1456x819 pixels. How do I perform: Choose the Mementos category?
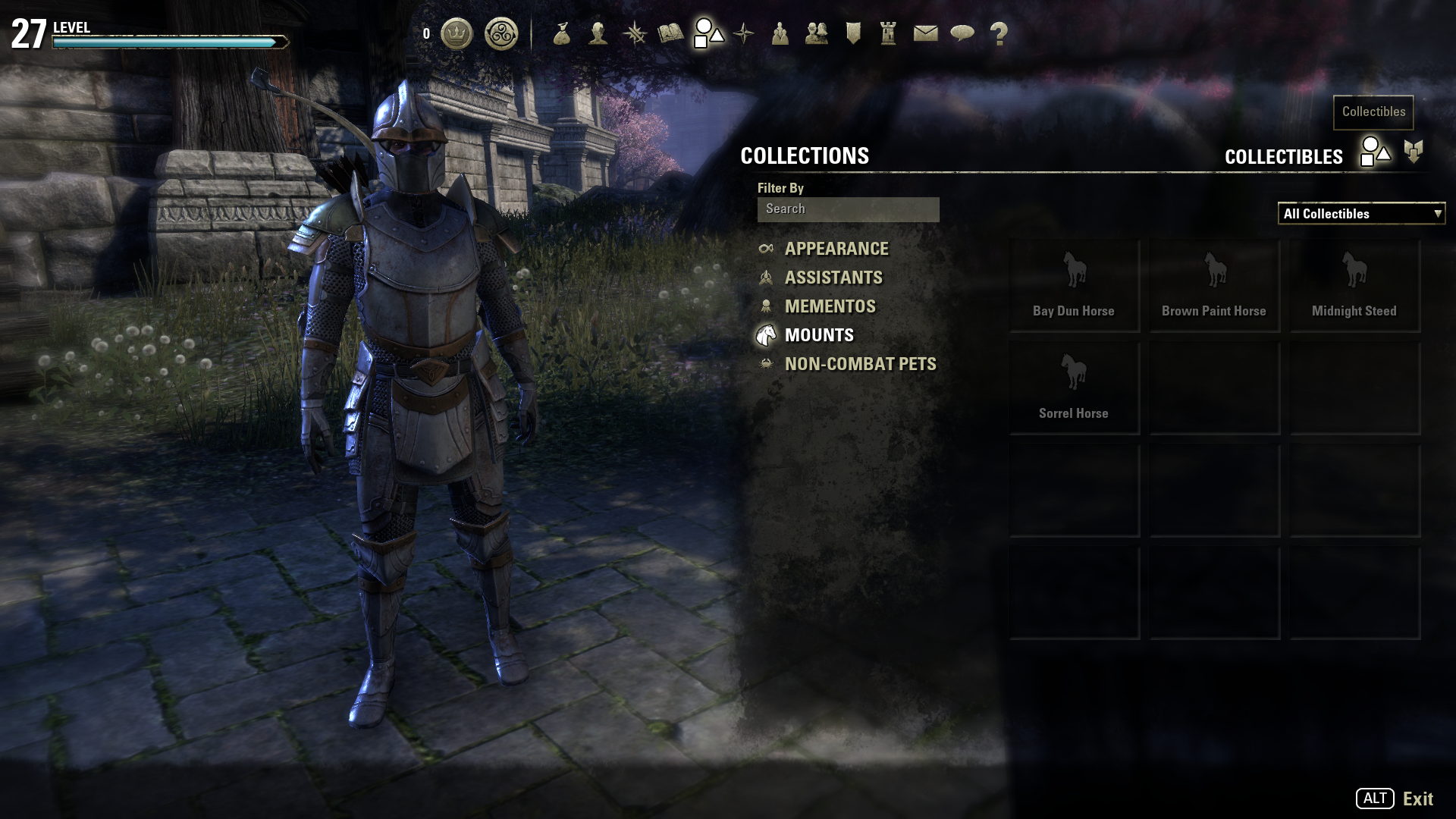click(830, 306)
